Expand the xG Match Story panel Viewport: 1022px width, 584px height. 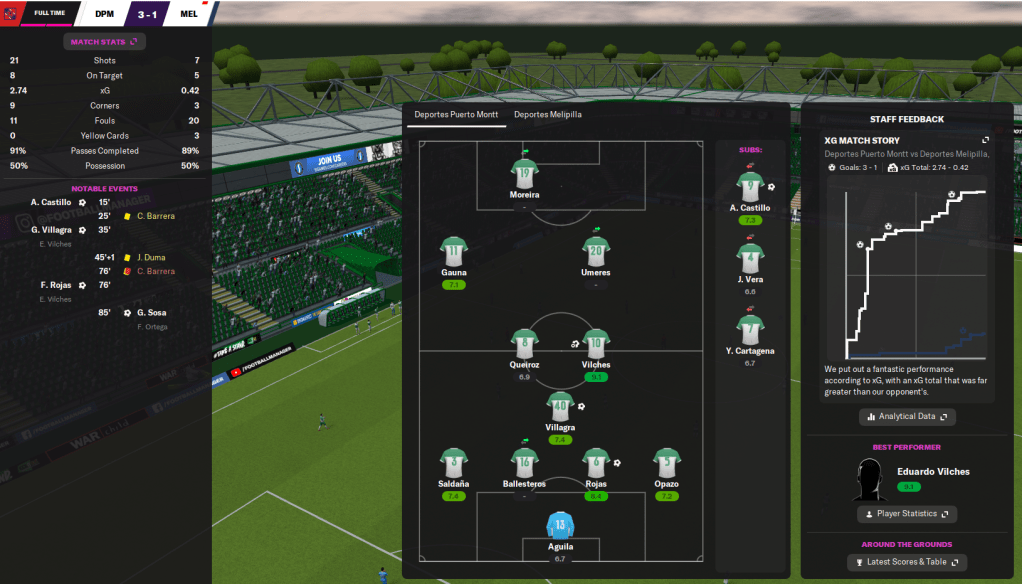[x=985, y=141]
